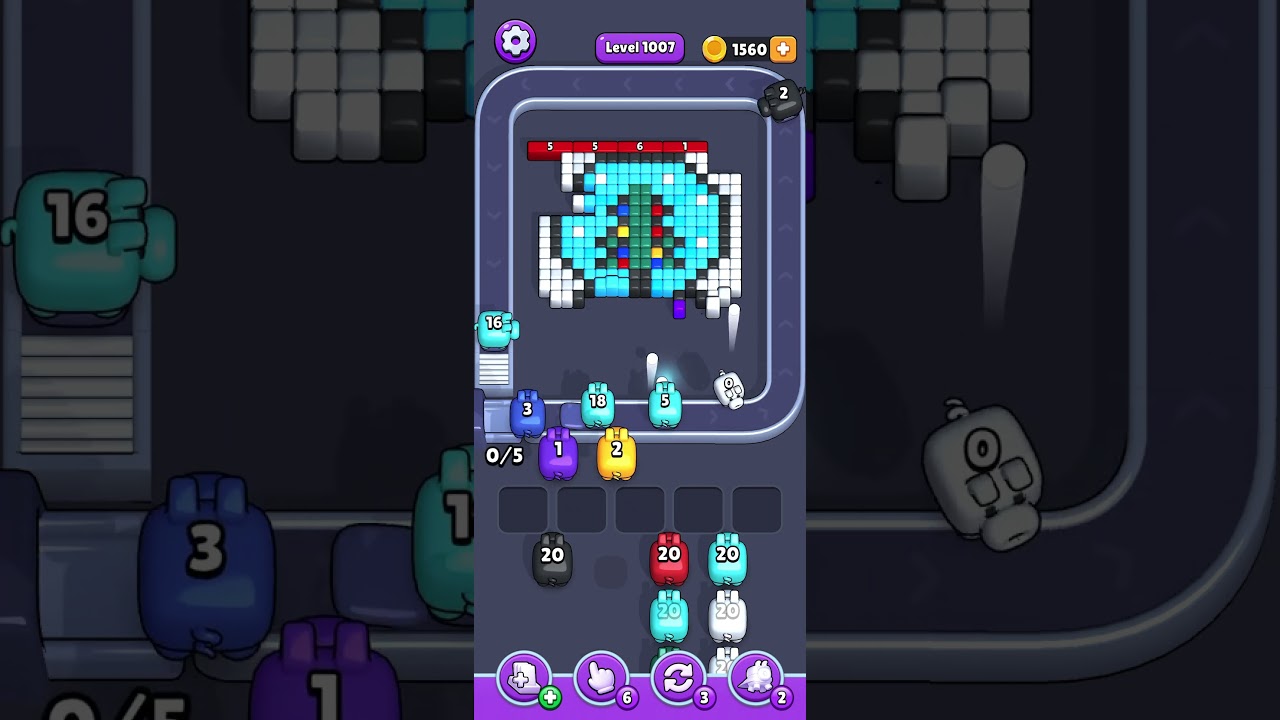The image size is (1280, 720).
Task: Add coins with the orange plus button
Action: (x=783, y=49)
